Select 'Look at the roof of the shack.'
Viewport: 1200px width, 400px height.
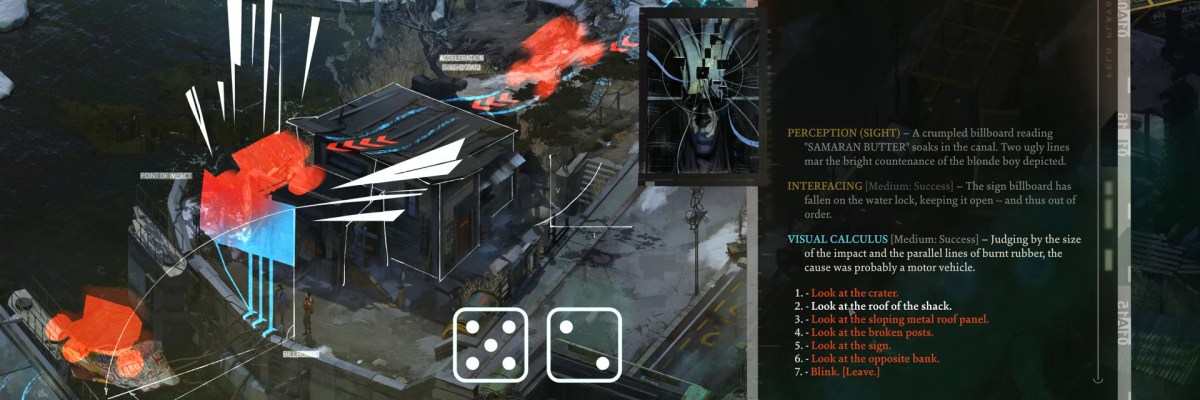coord(881,306)
